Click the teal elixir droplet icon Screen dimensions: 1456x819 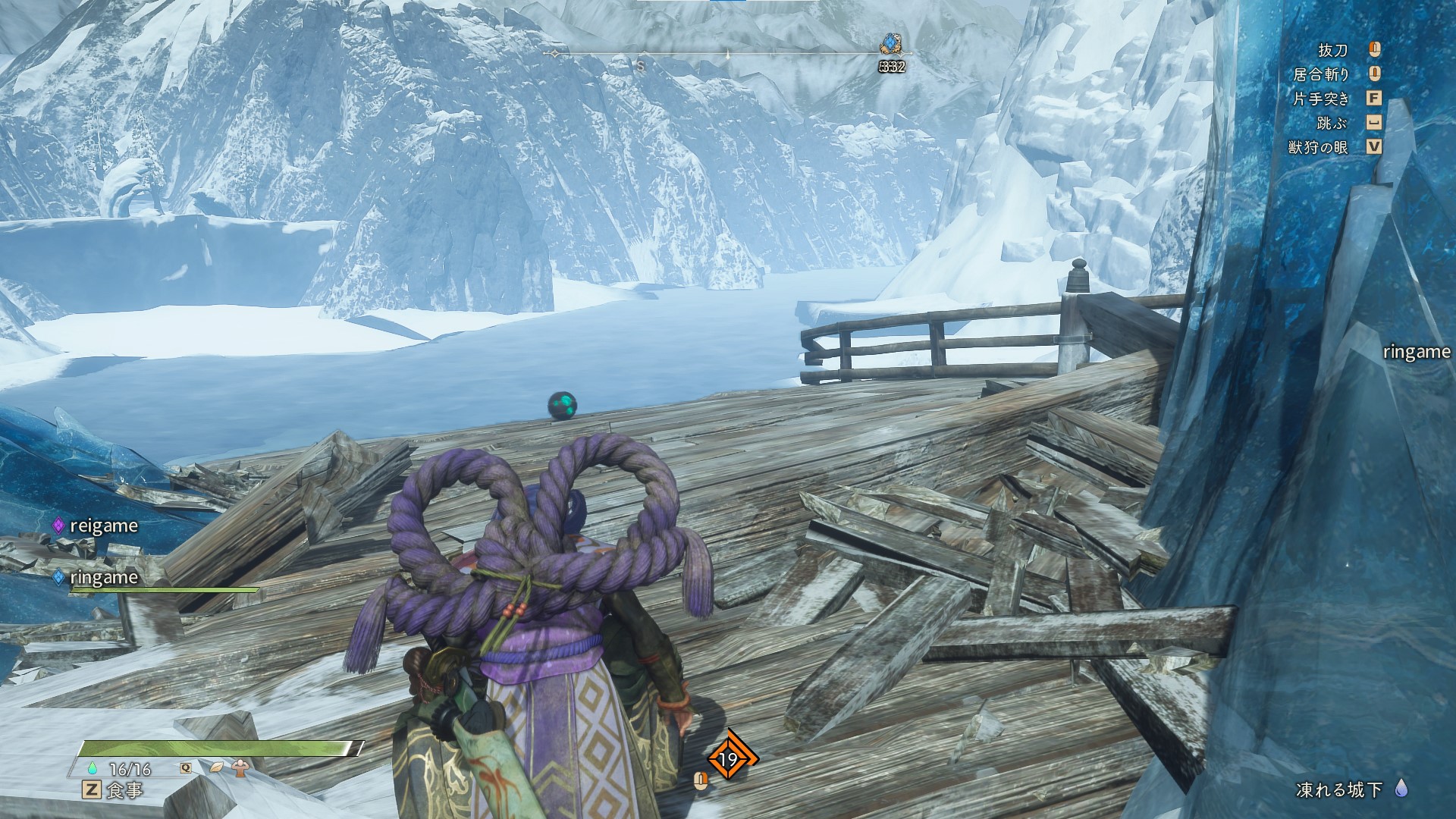tap(93, 768)
